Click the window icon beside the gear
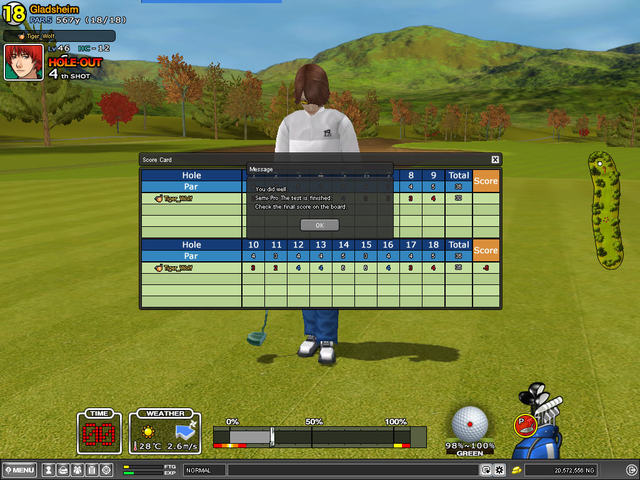640x480 pixels. click(x=486, y=469)
